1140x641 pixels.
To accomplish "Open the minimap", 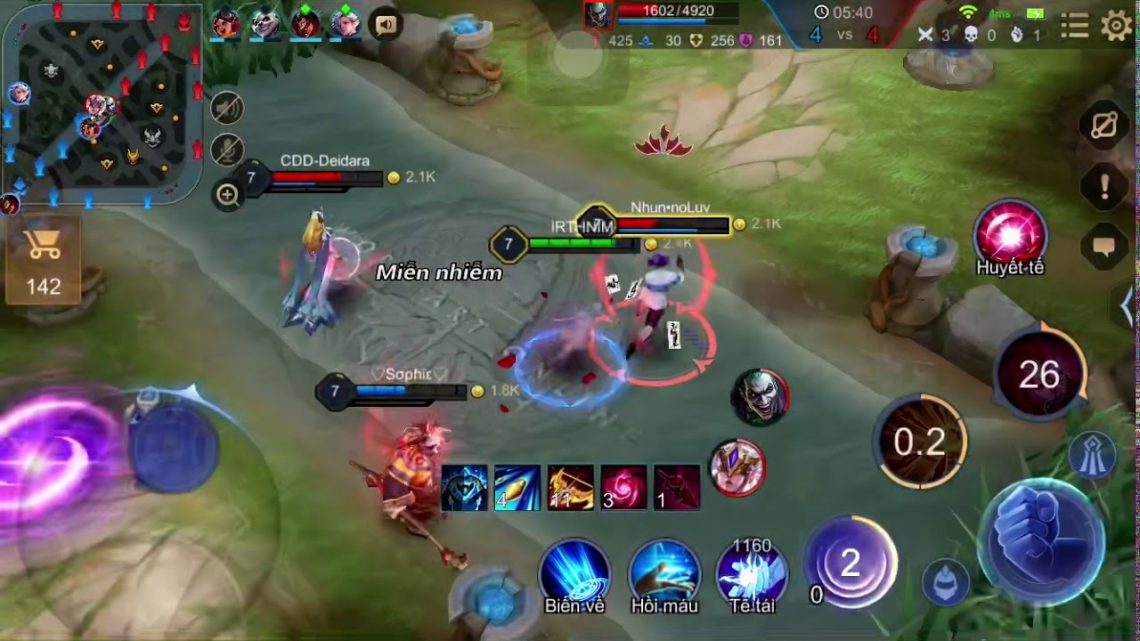I will pos(102,102).
